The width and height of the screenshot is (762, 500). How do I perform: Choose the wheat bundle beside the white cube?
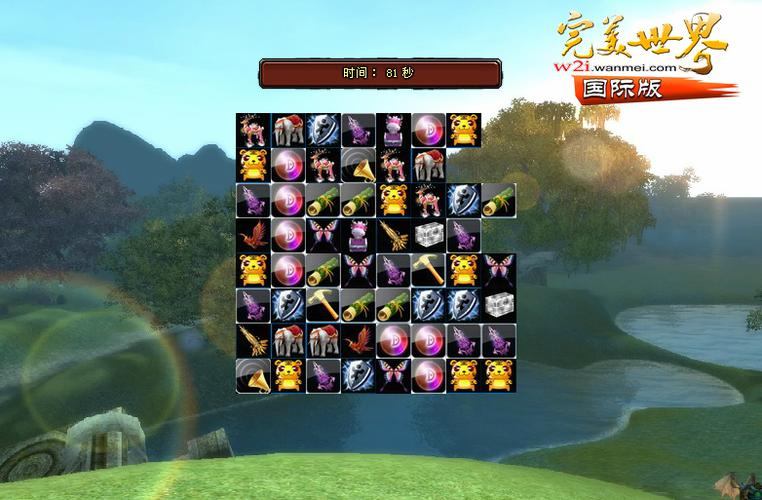[x=392, y=235]
